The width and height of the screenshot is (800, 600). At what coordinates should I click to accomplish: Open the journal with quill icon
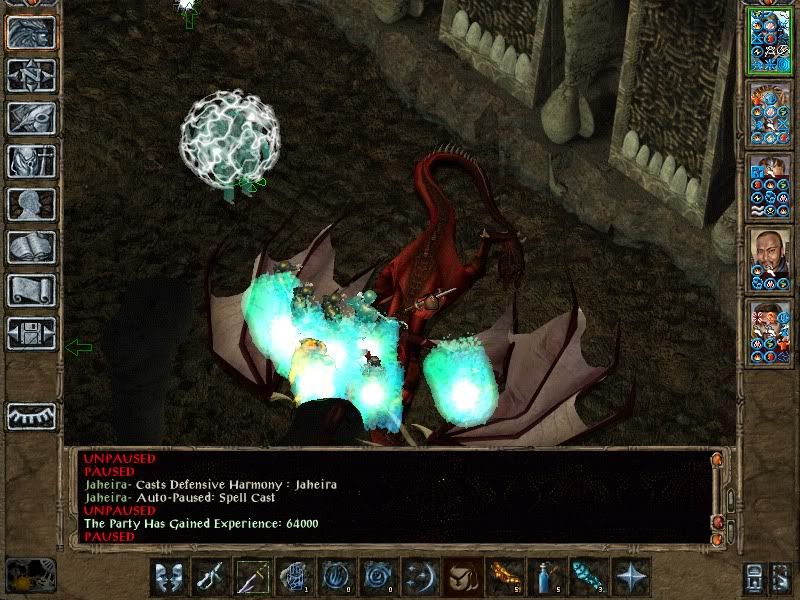tap(31, 118)
